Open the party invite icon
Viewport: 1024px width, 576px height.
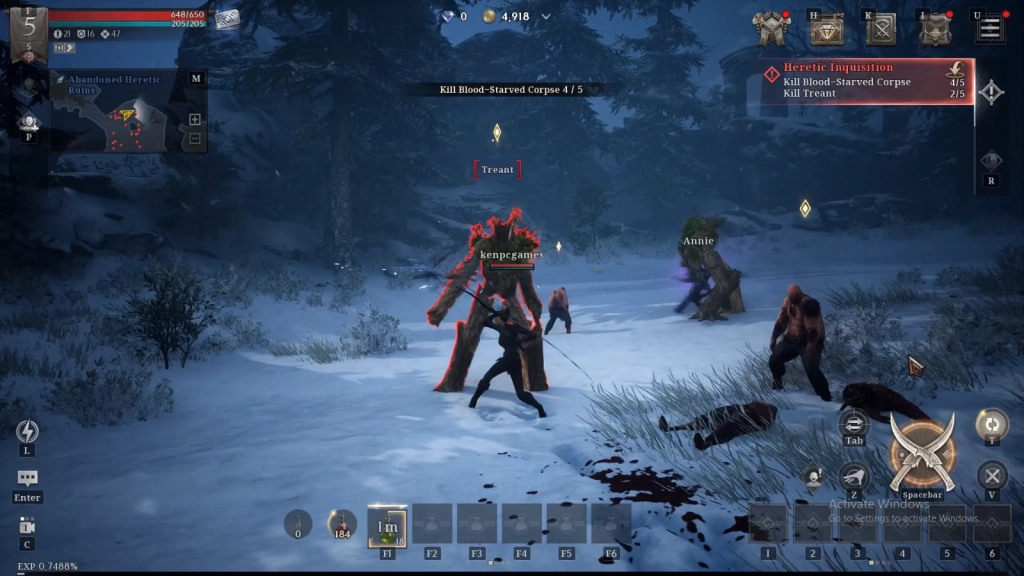(28, 122)
